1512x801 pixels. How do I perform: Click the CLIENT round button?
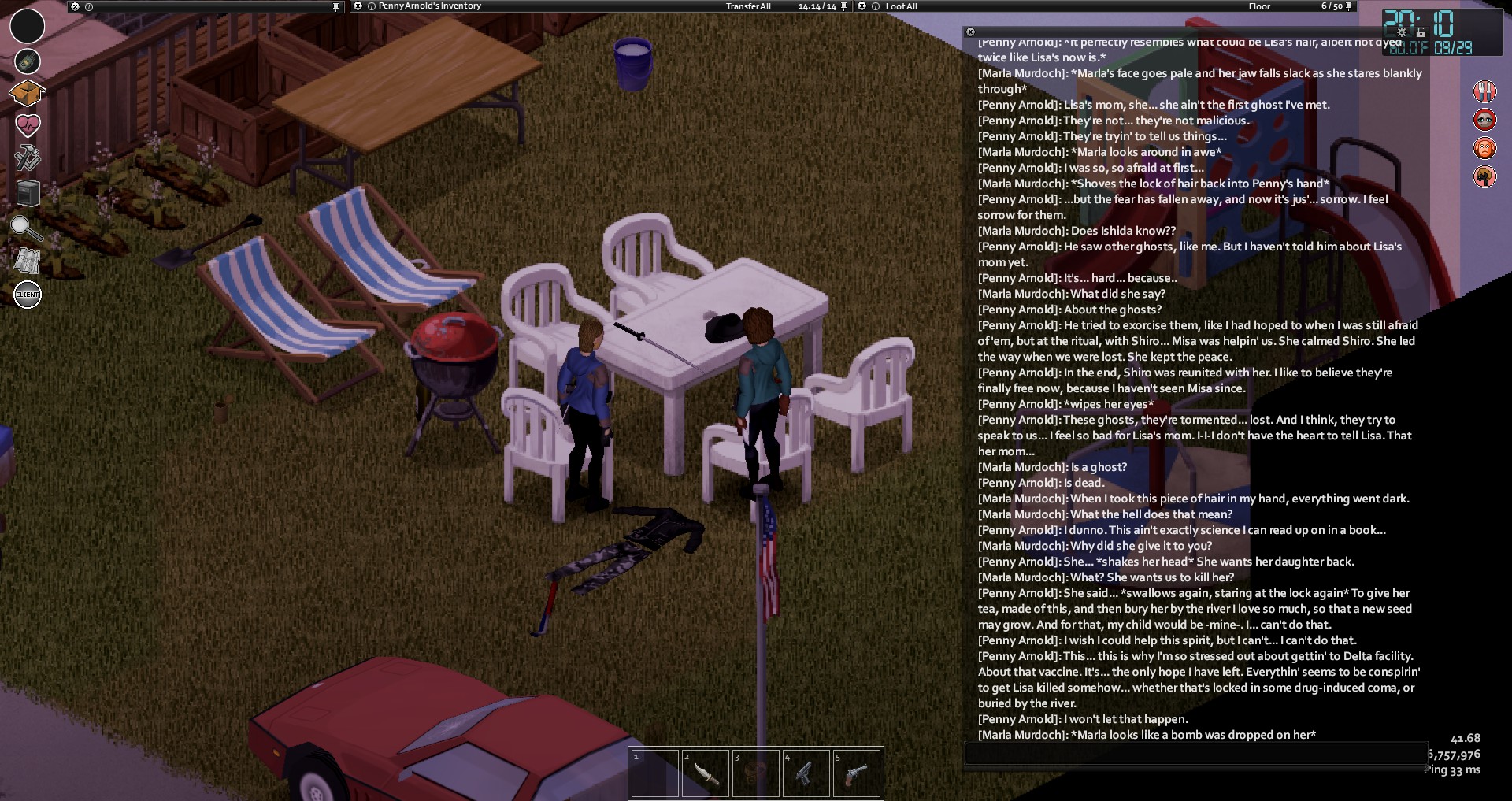(28, 295)
